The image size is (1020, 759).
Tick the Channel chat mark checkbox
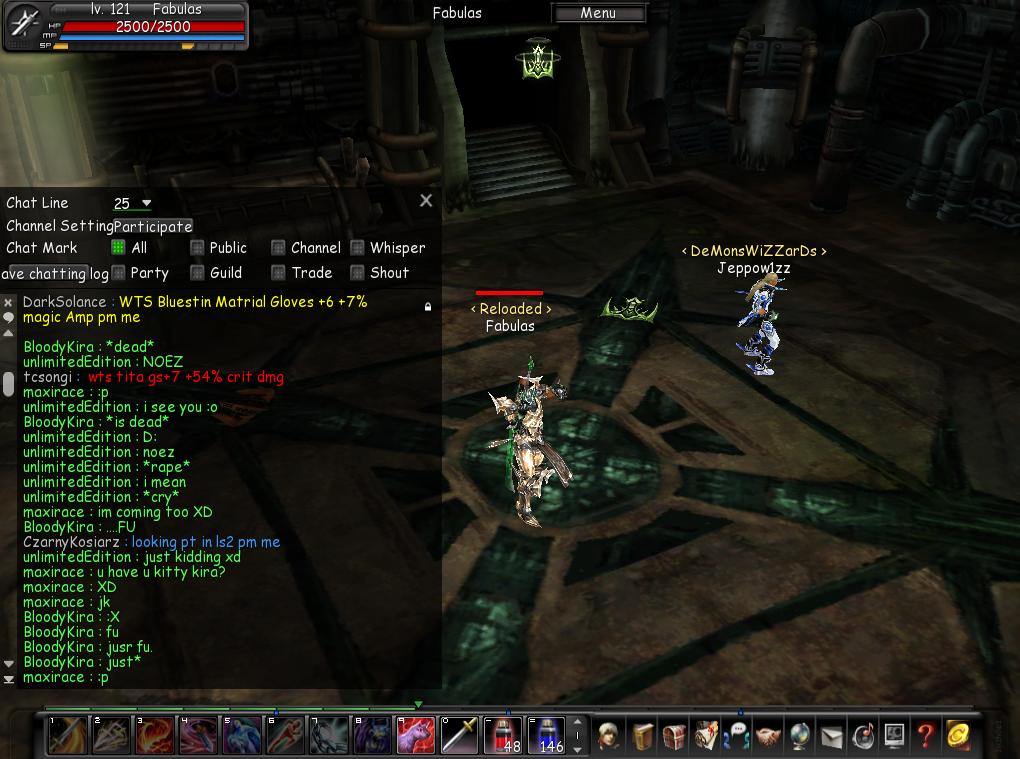(x=278, y=248)
